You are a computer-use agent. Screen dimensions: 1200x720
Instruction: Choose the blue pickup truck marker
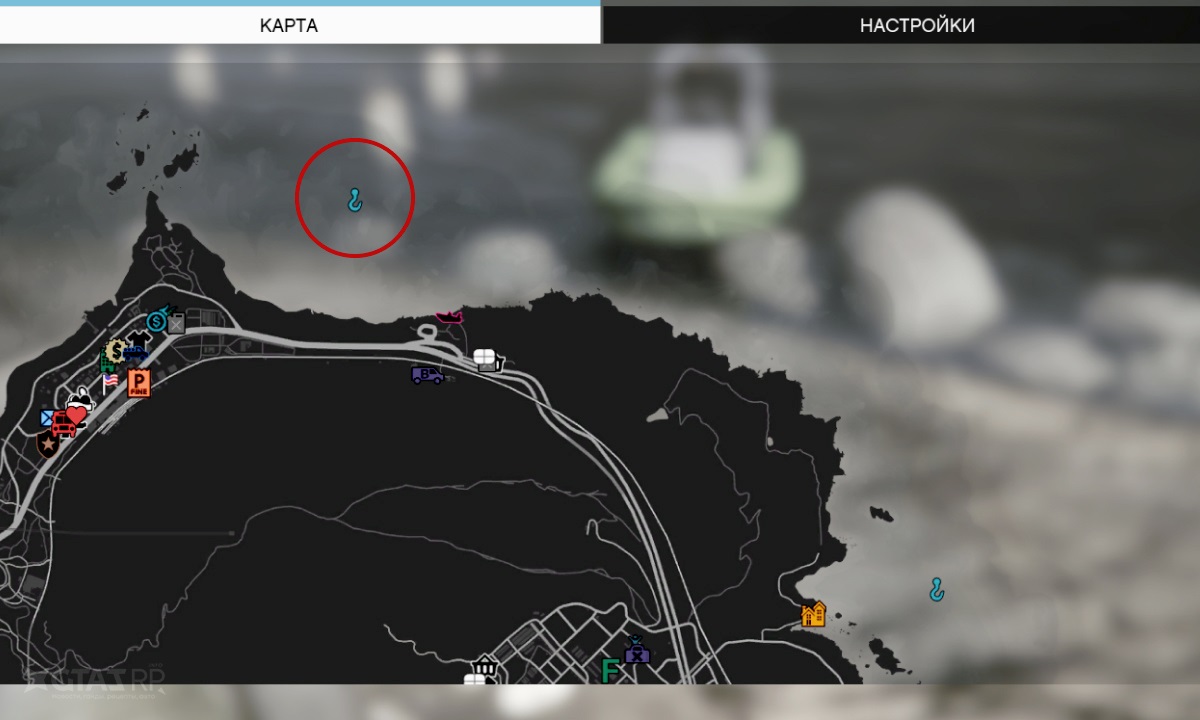[x=135, y=353]
